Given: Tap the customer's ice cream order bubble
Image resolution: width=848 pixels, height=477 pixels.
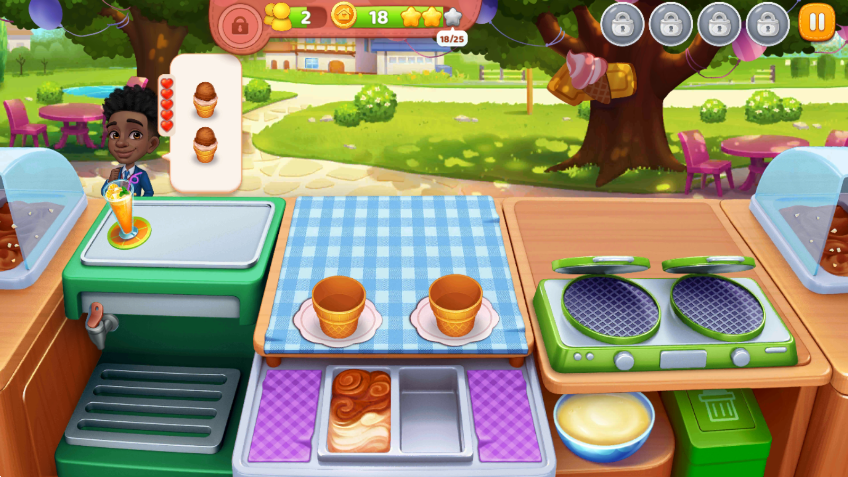Looking at the screenshot, I should (205, 122).
